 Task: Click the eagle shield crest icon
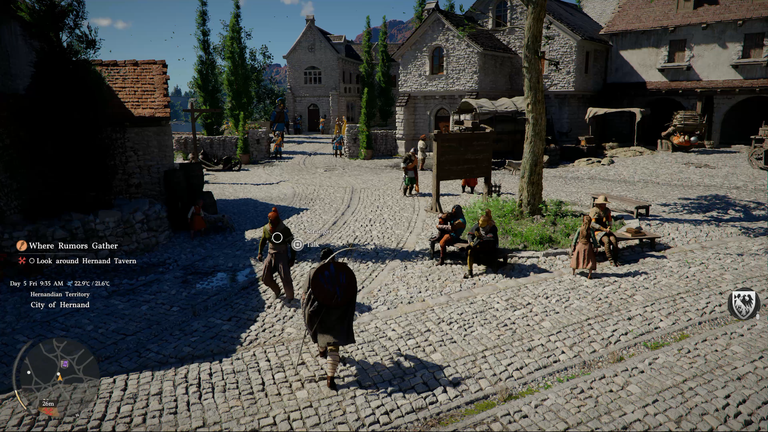(x=743, y=304)
